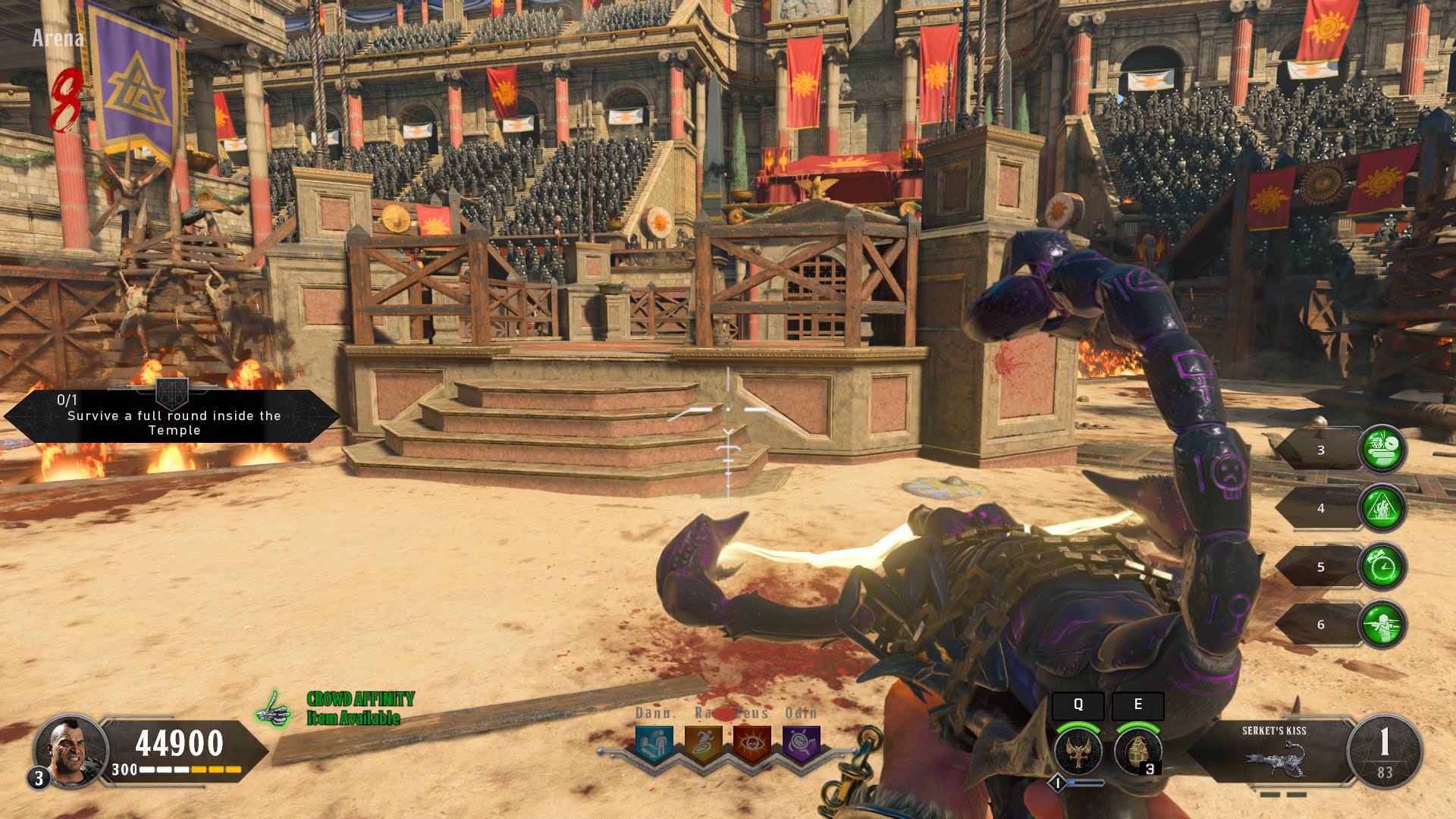Use the rifleman elixir in slot 6

coord(1382,625)
